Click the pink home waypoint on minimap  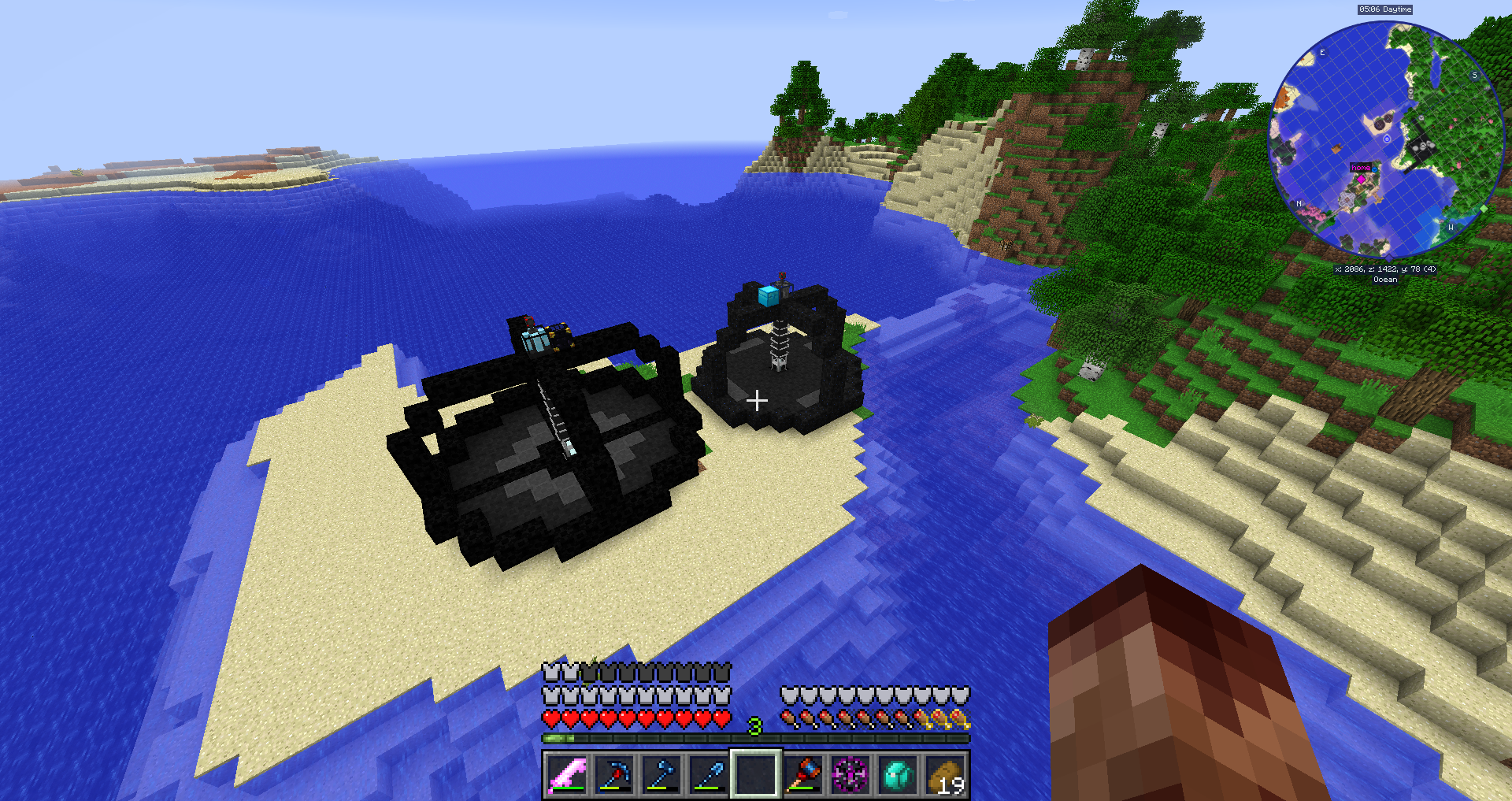(x=1361, y=179)
